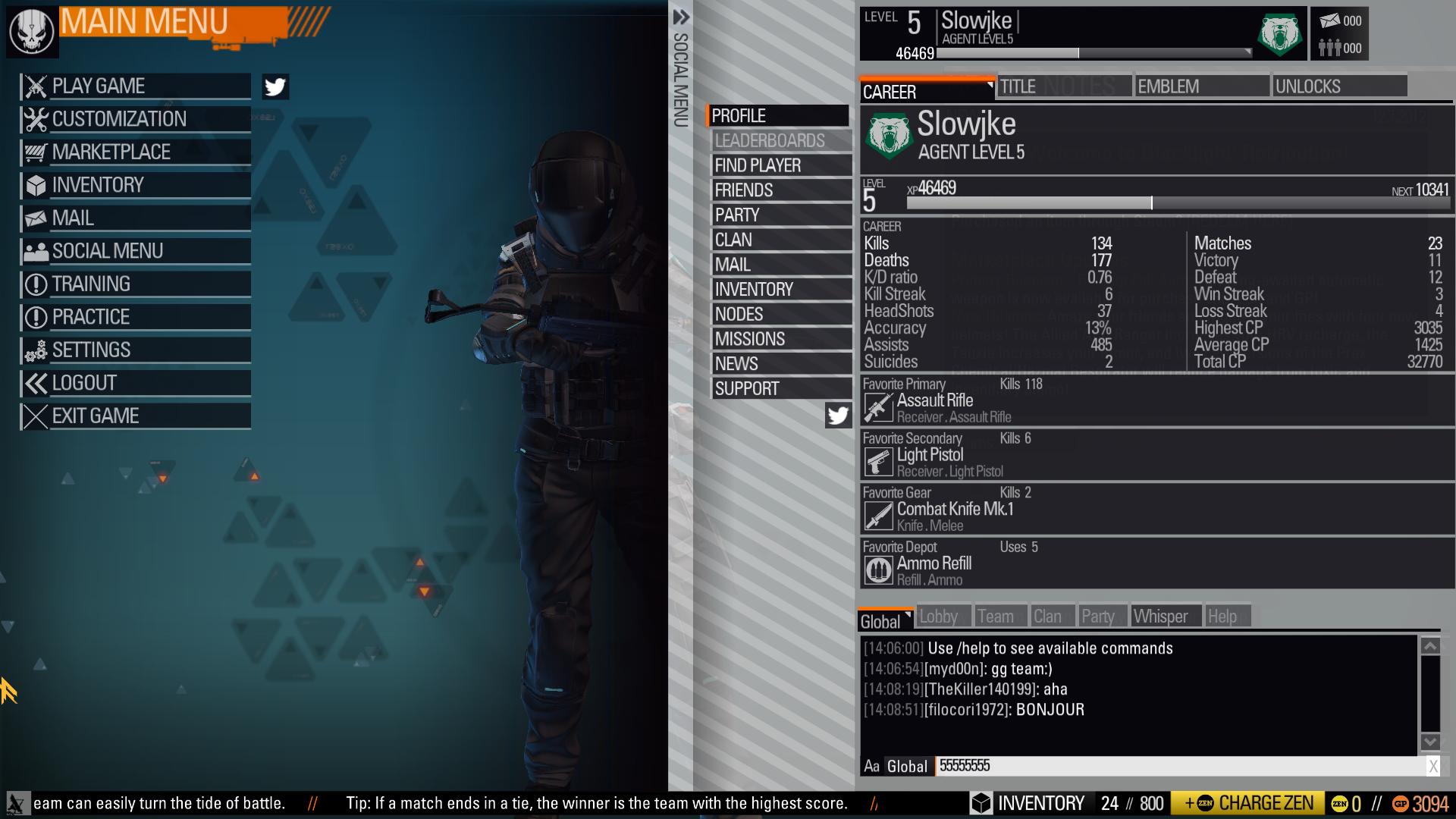The width and height of the screenshot is (1456, 819).
Task: Open Play Game from the main menu
Action: pos(135,86)
